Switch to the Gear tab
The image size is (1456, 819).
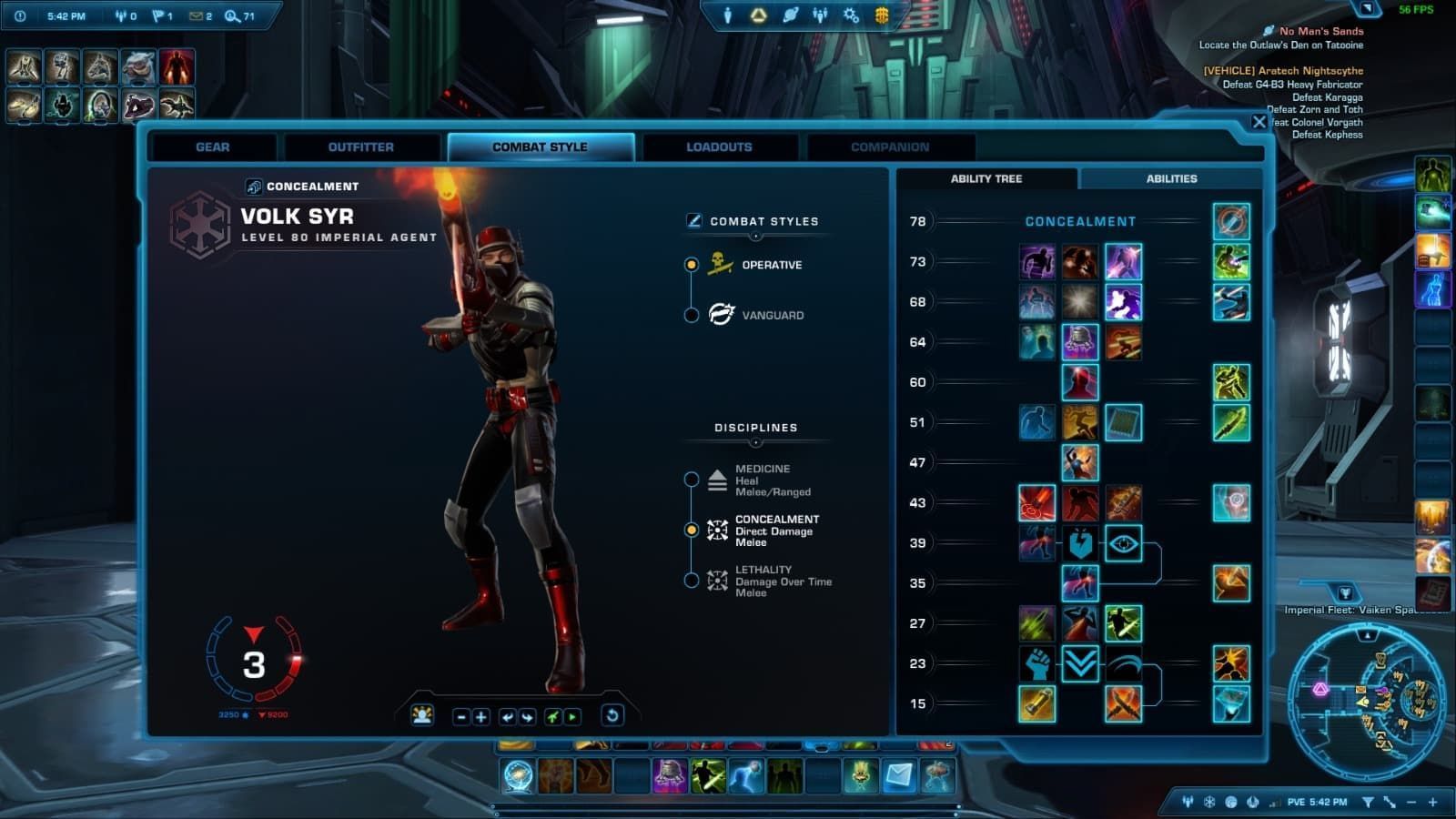pyautogui.click(x=212, y=147)
